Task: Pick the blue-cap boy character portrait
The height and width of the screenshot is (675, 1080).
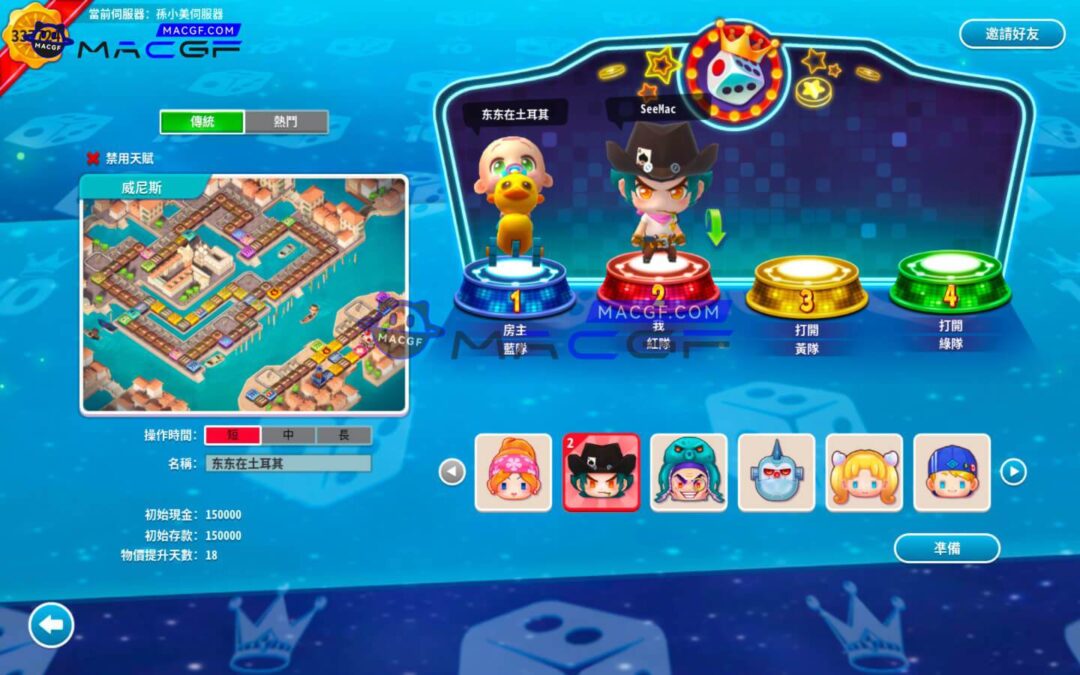Action: pyautogui.click(x=952, y=473)
